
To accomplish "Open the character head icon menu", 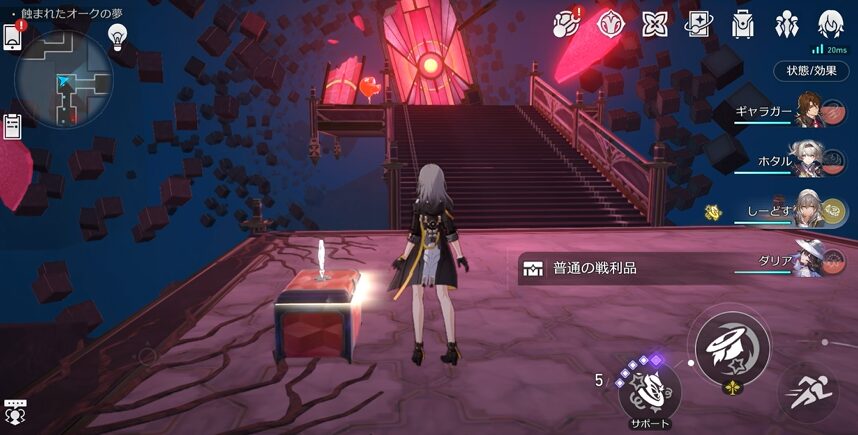I will click(830, 23).
